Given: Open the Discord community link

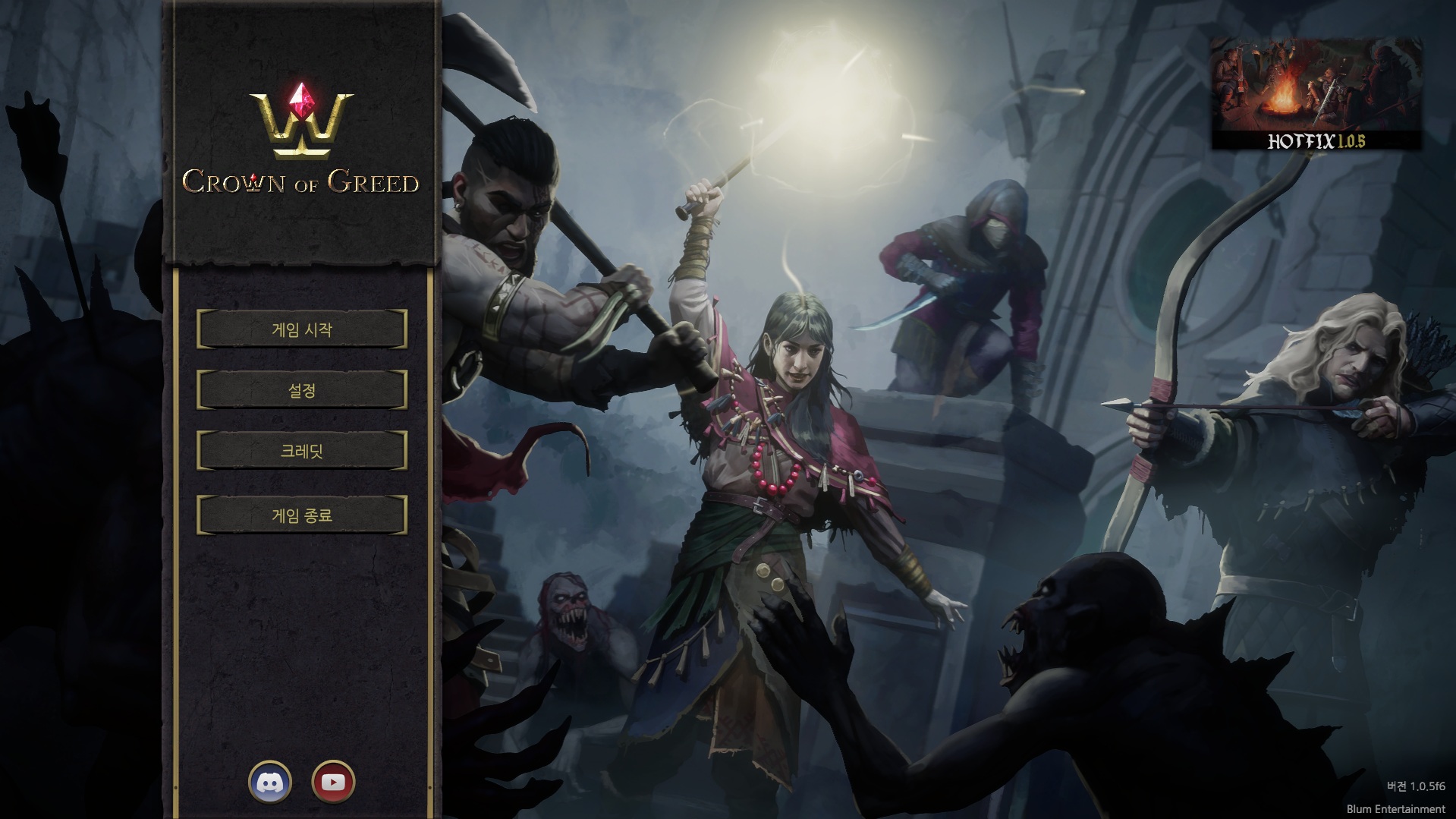Looking at the screenshot, I should pyautogui.click(x=270, y=782).
